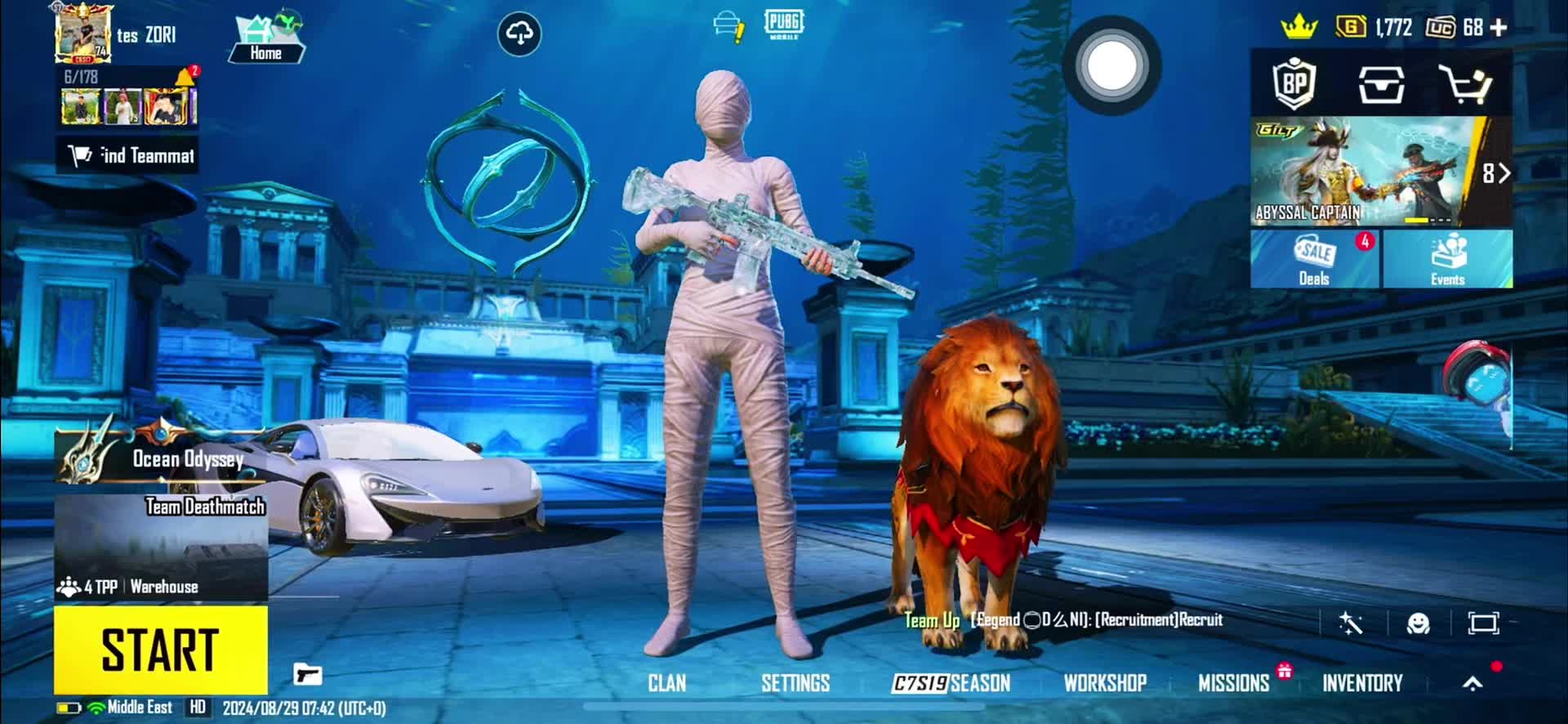Add more UC with the plus button
The width and height of the screenshot is (1568, 724).
1498,28
